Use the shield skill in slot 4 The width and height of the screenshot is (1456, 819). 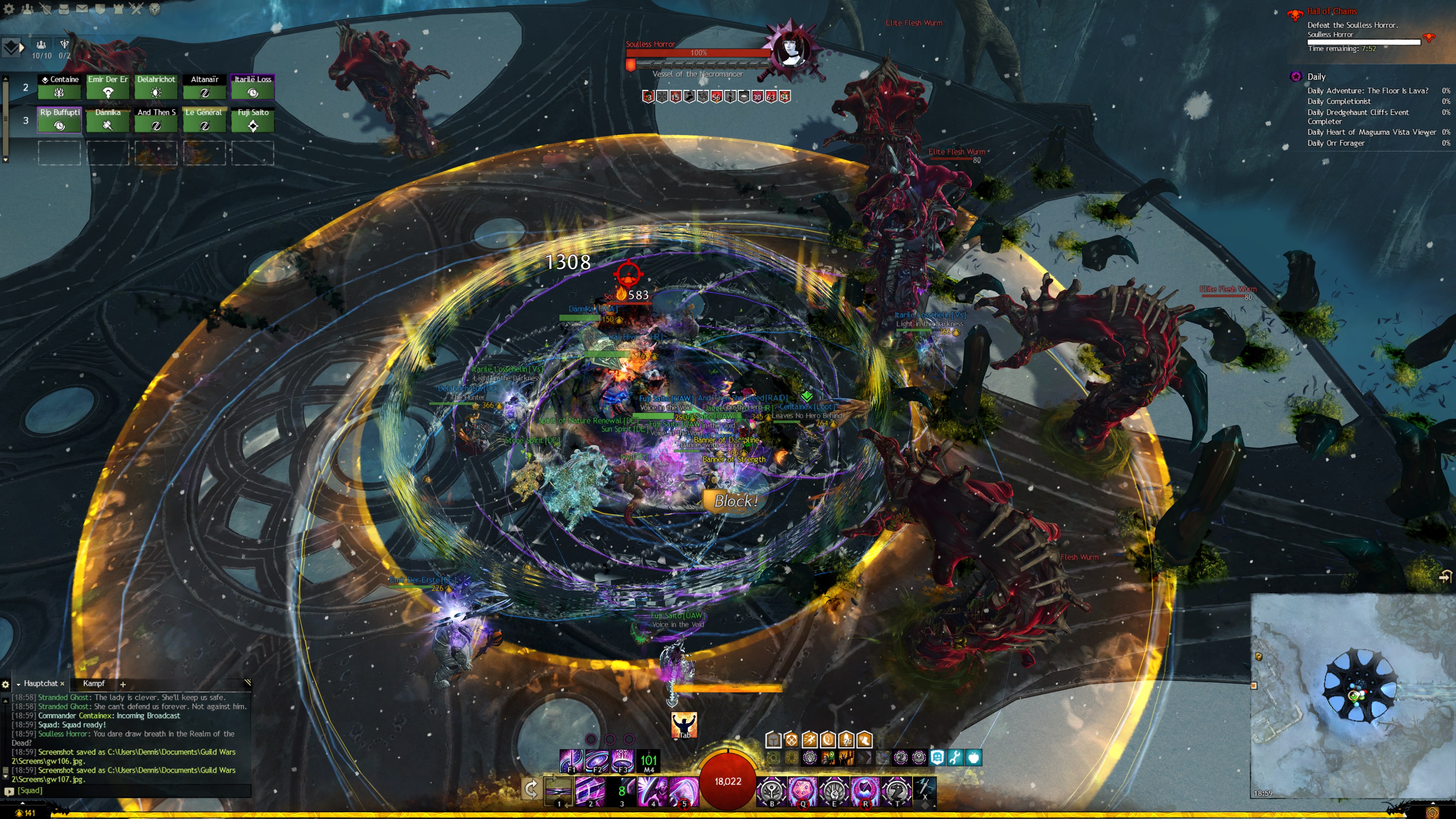click(x=652, y=789)
